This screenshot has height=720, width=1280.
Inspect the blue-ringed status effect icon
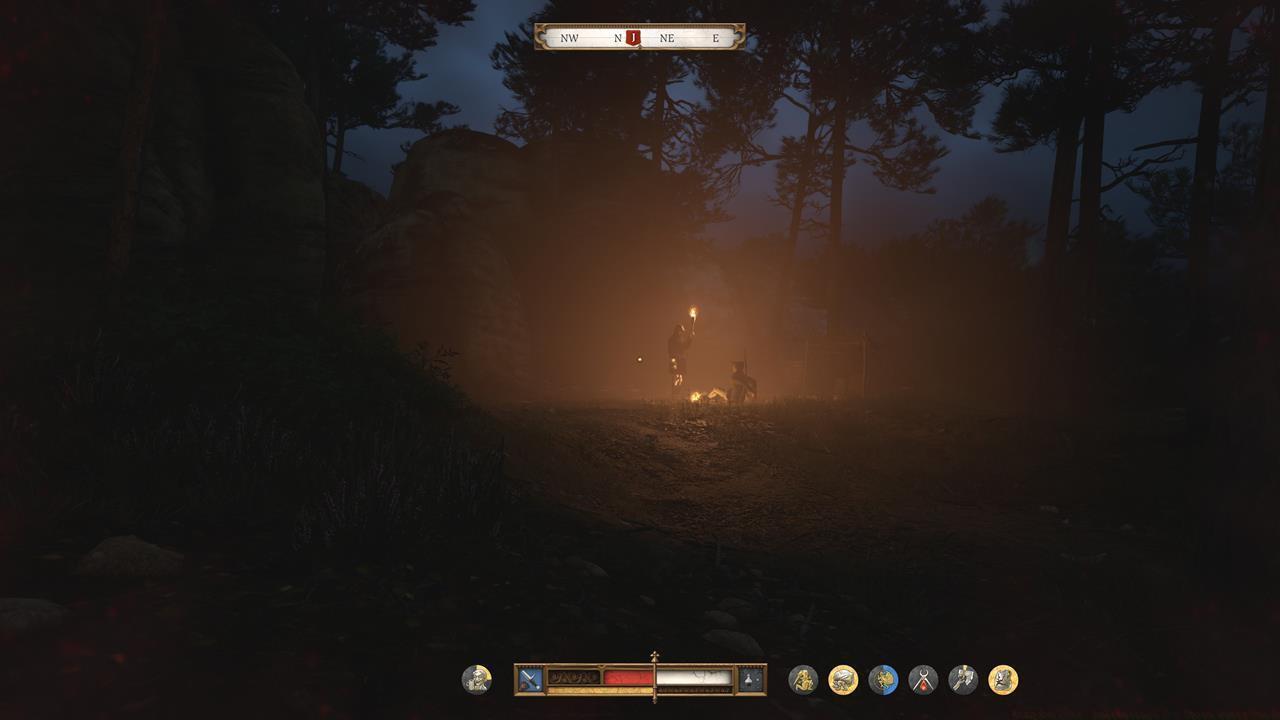(883, 680)
